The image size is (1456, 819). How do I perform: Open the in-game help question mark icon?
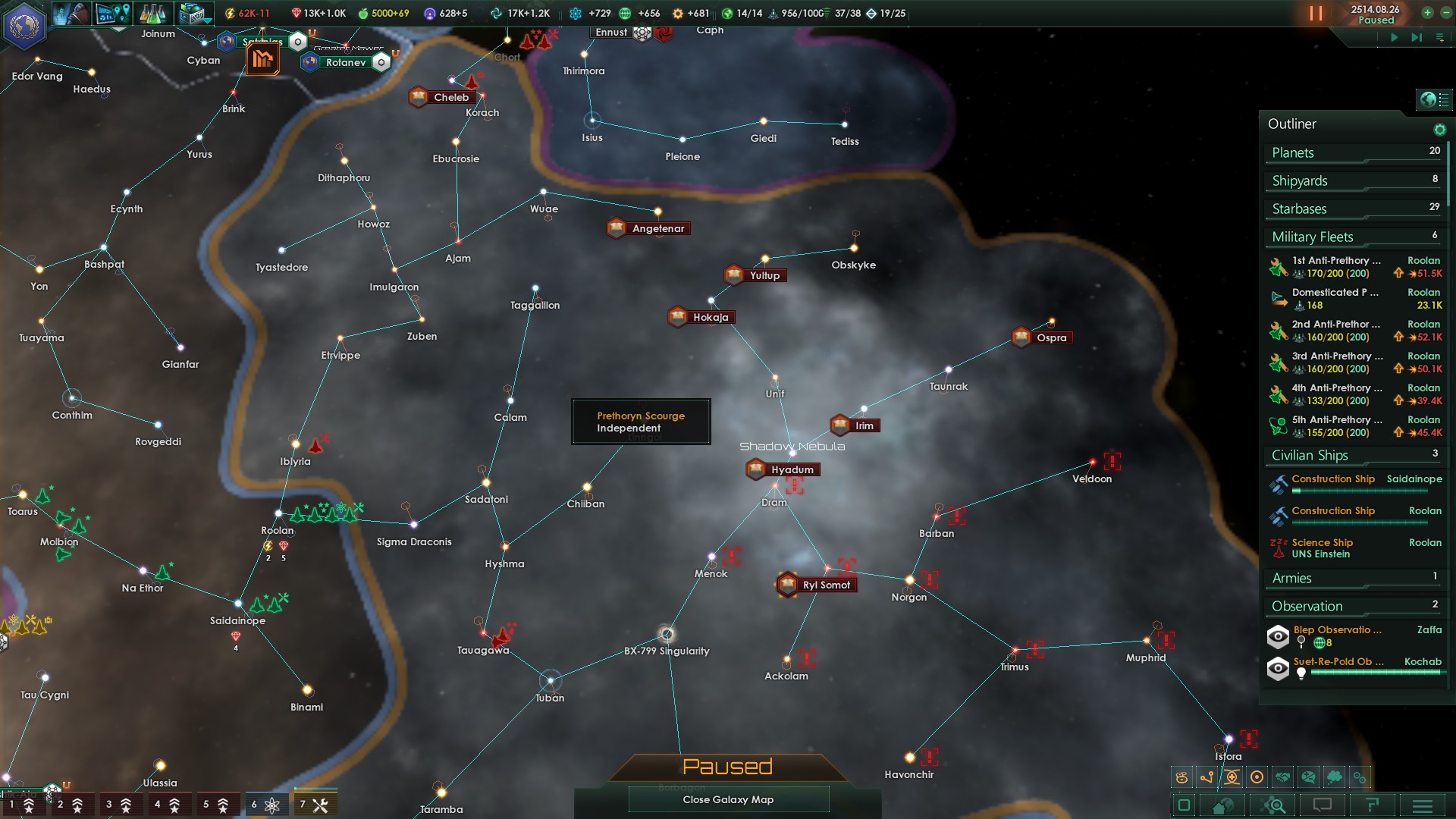tap(1372, 805)
